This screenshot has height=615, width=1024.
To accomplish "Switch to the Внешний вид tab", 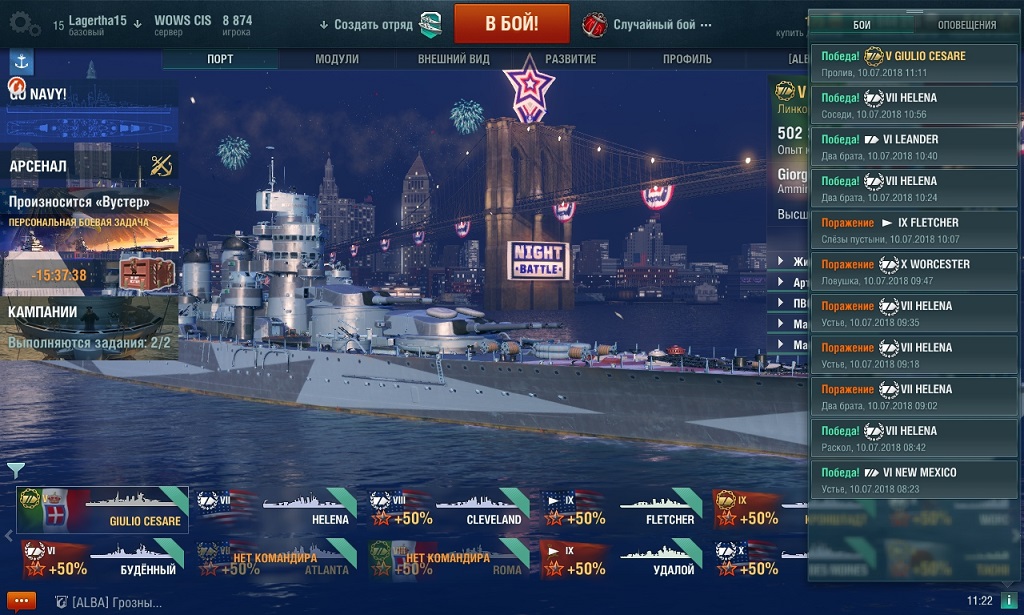I will tap(453, 59).
